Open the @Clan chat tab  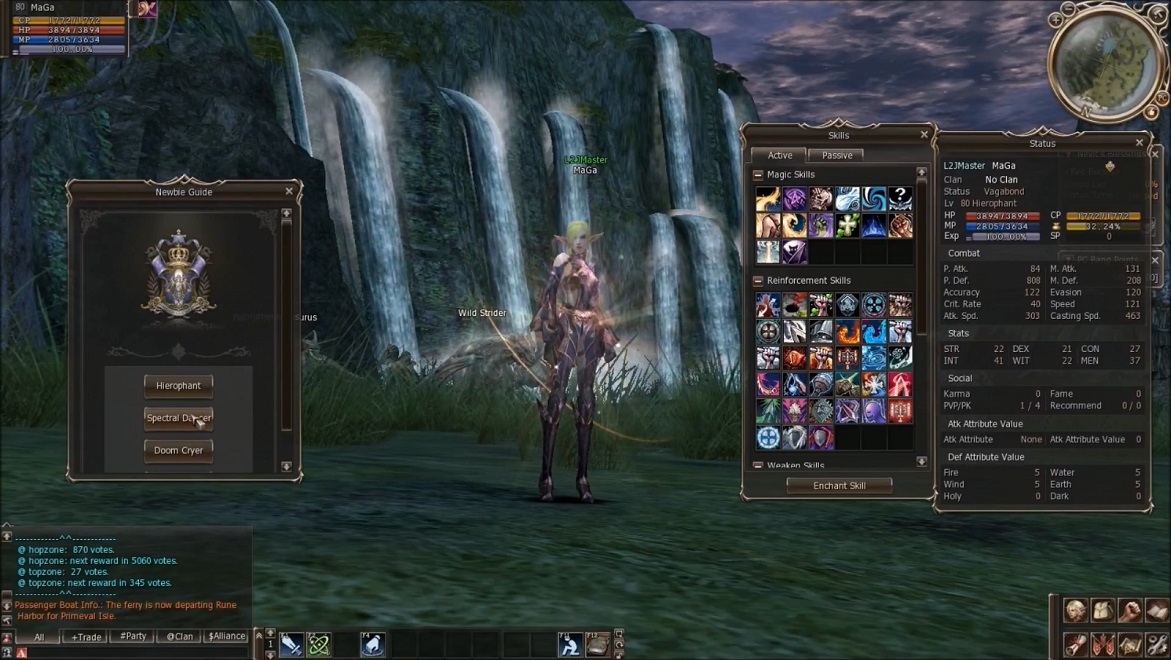click(x=180, y=636)
